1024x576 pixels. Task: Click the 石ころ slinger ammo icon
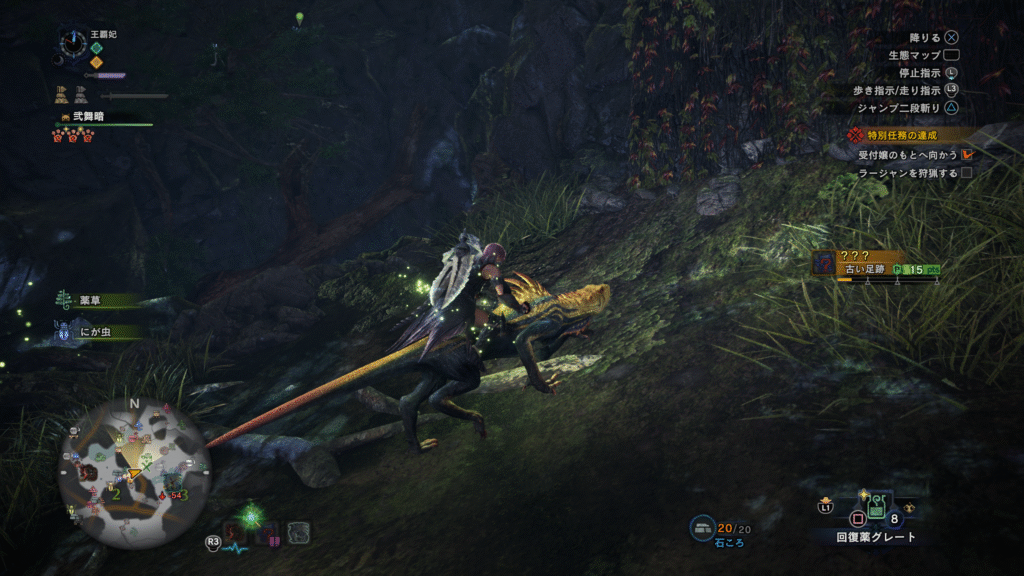[x=703, y=528]
